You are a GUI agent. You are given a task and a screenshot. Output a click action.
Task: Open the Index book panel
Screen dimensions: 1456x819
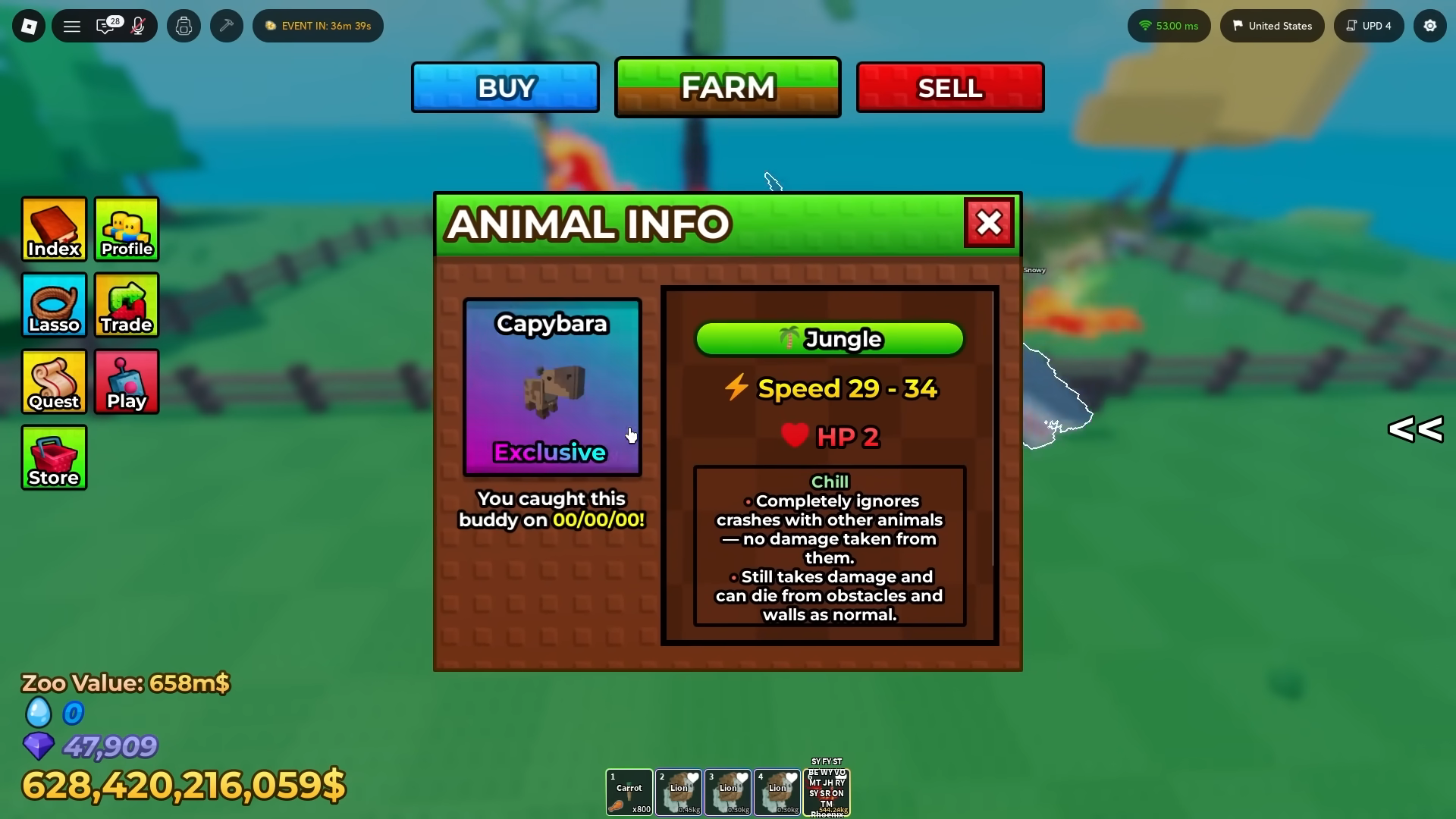[x=53, y=229]
